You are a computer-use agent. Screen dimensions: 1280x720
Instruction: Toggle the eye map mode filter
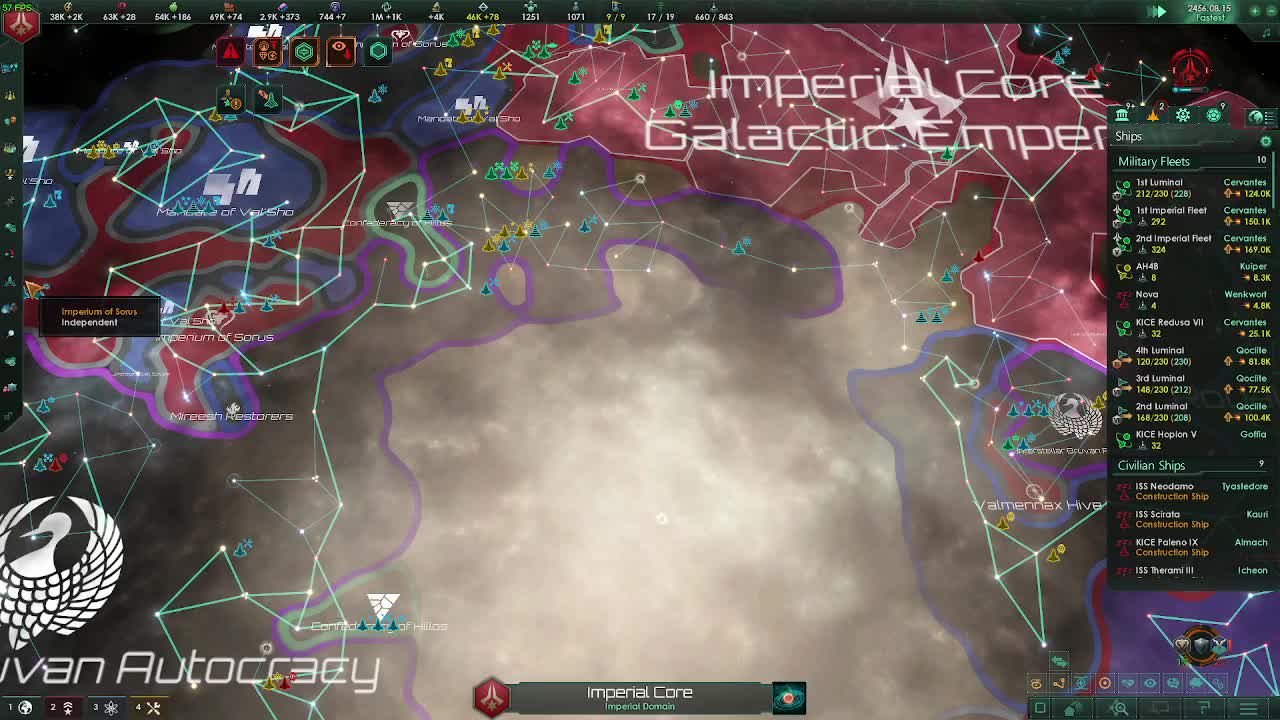pos(1149,684)
